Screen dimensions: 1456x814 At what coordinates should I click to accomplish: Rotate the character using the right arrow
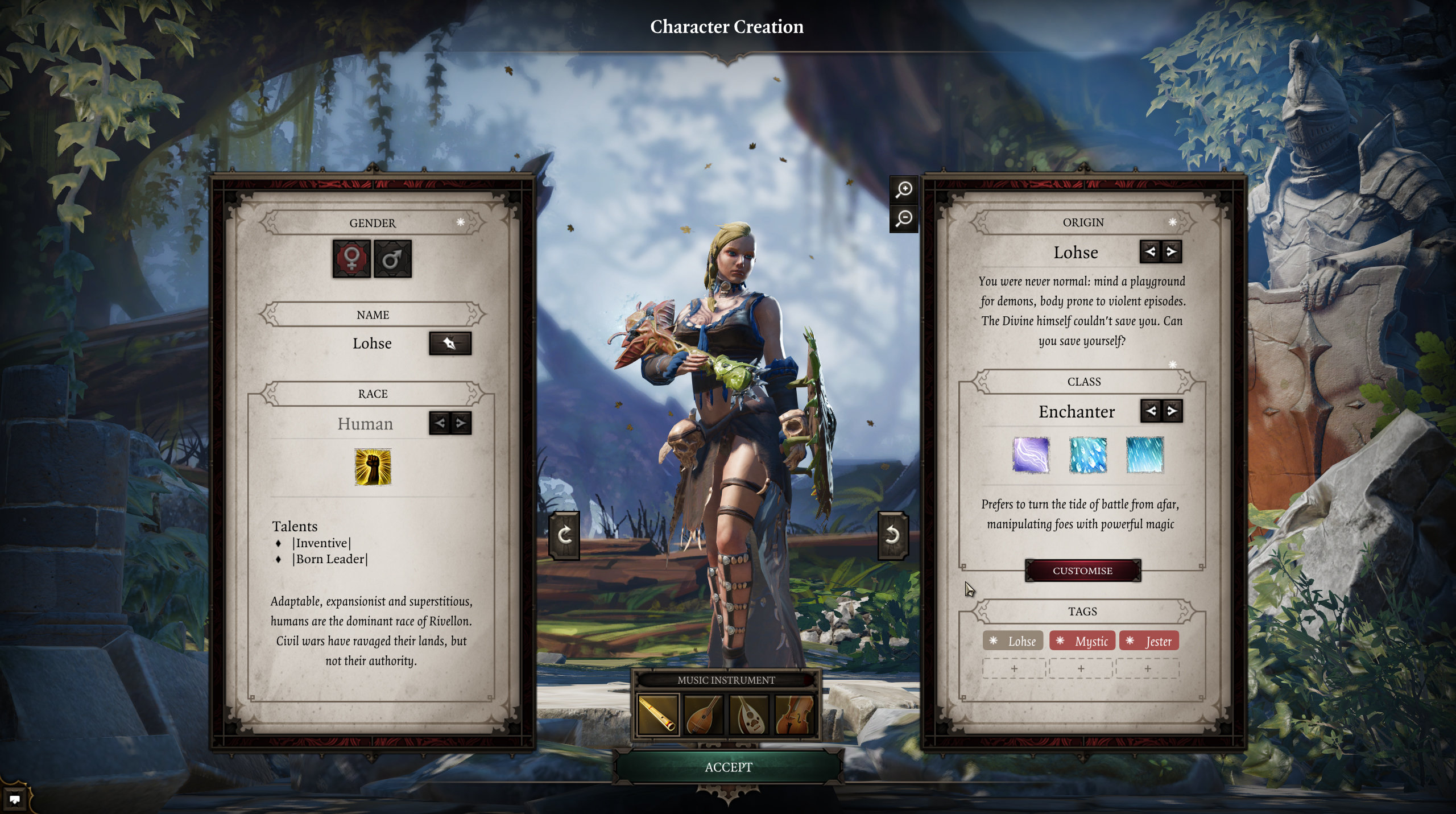coord(892,535)
